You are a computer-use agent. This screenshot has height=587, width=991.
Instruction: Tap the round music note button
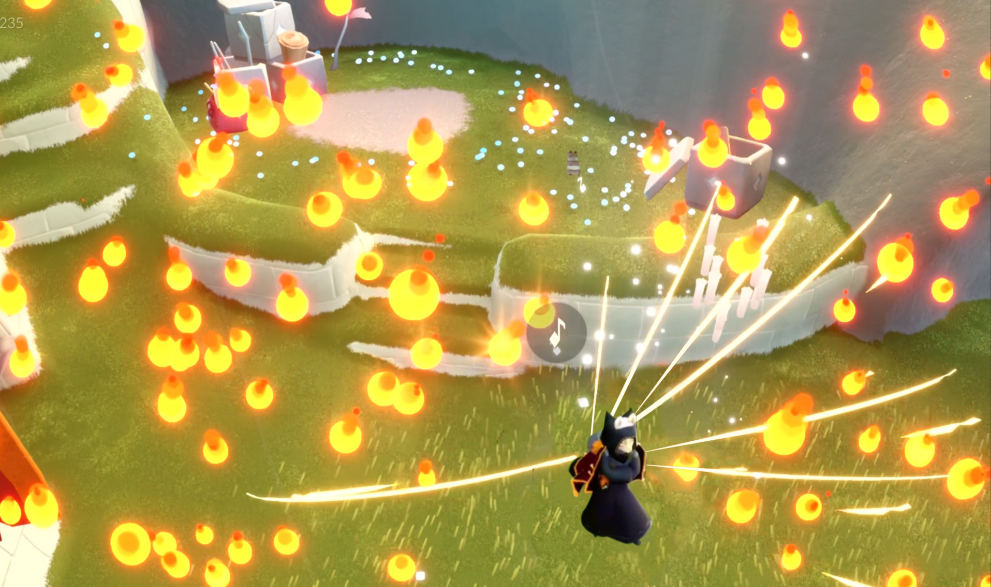pyautogui.click(x=557, y=331)
